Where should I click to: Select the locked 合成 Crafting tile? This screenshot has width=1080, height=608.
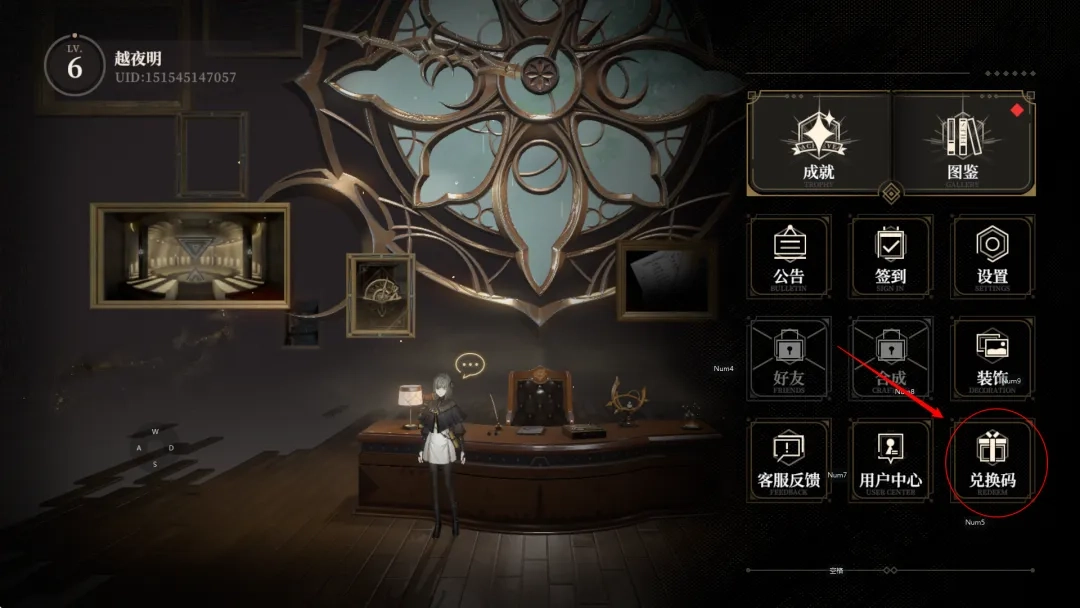point(890,359)
